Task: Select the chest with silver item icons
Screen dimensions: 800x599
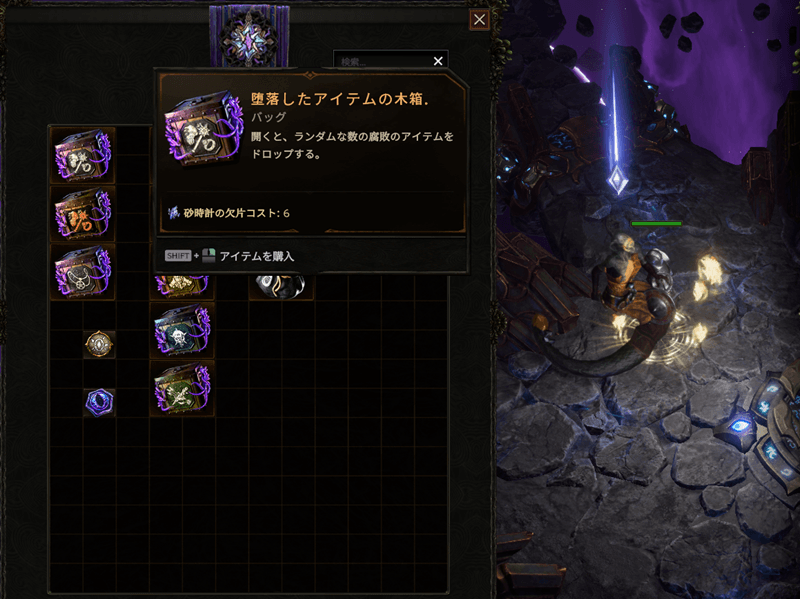Action: [83, 155]
